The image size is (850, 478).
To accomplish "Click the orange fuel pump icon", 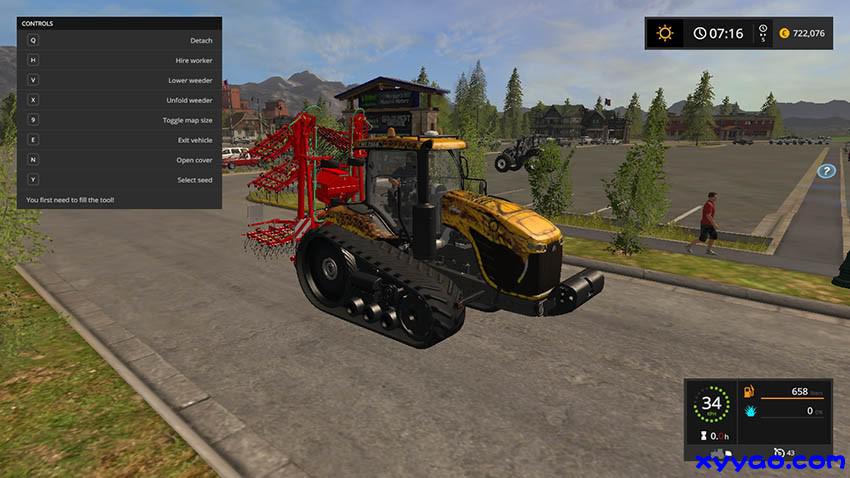I will (x=747, y=391).
